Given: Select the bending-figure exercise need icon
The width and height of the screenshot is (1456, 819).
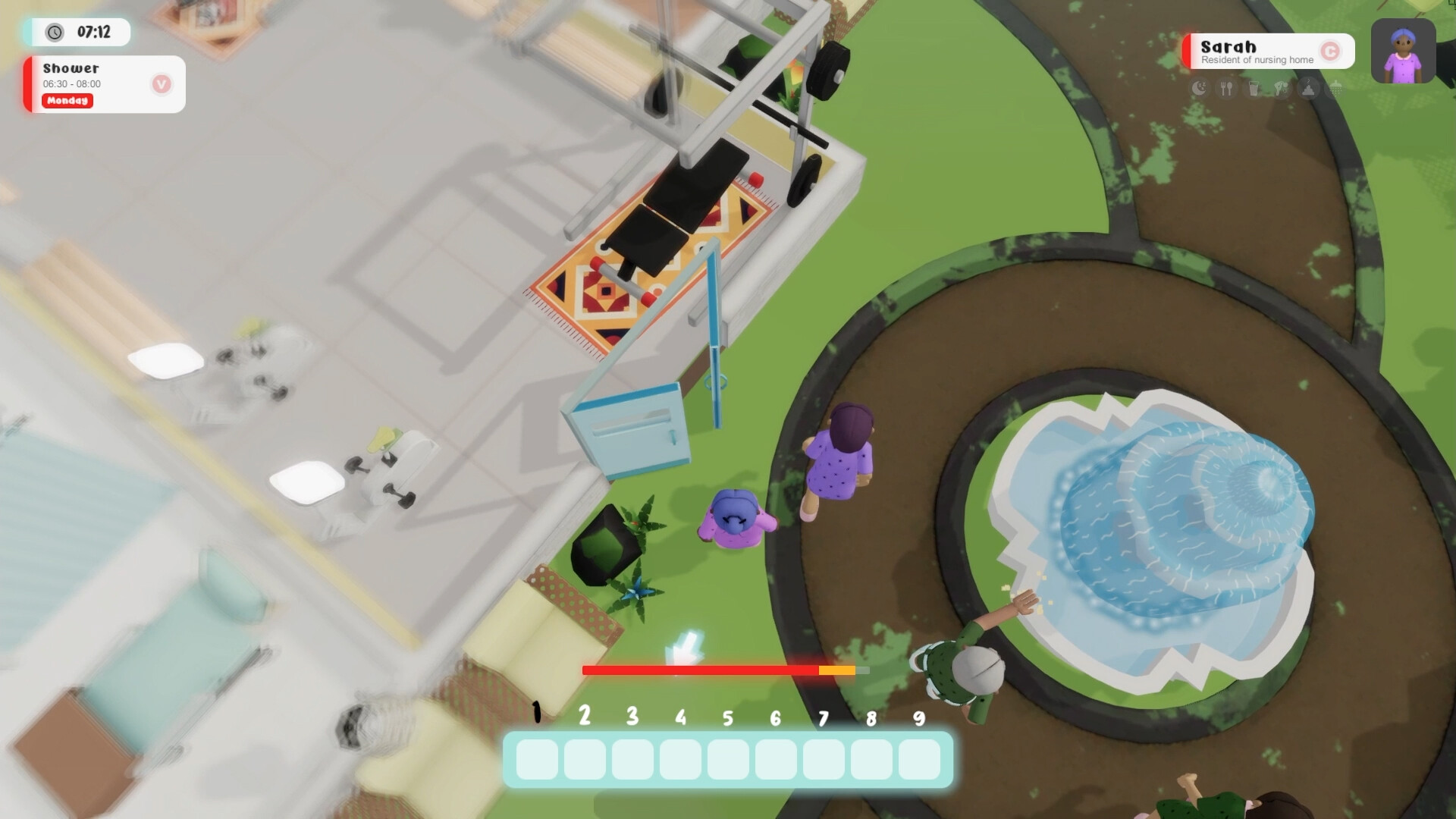Looking at the screenshot, I should [1282, 89].
